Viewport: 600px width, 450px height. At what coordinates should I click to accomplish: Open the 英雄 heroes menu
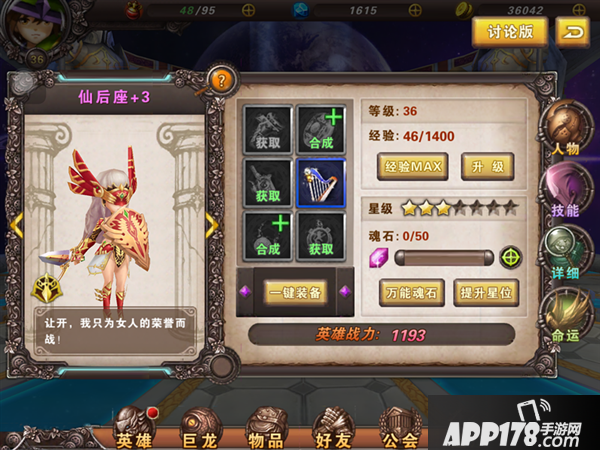click(136, 428)
